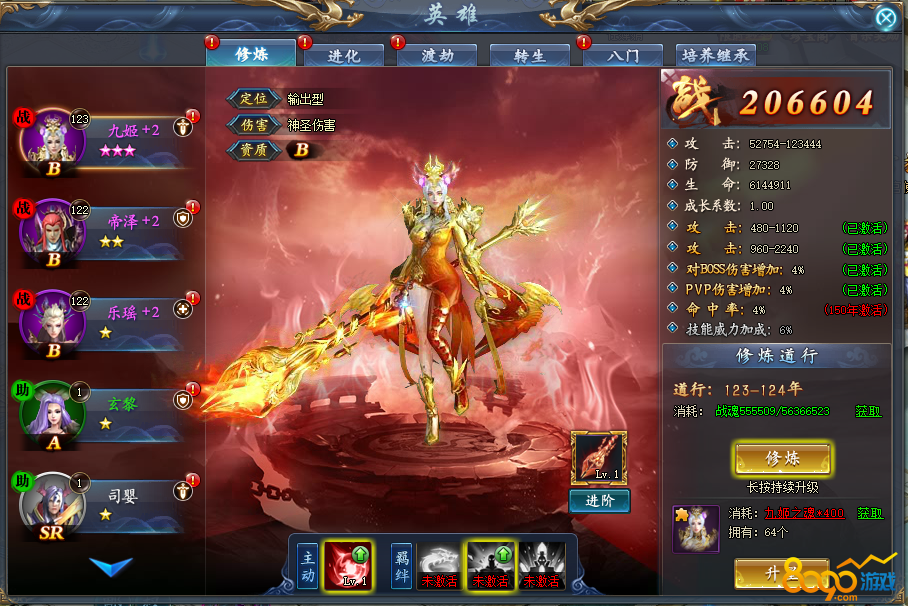Switch to the 修炼 tab
Screen dimensions: 908x606
(x=250, y=54)
